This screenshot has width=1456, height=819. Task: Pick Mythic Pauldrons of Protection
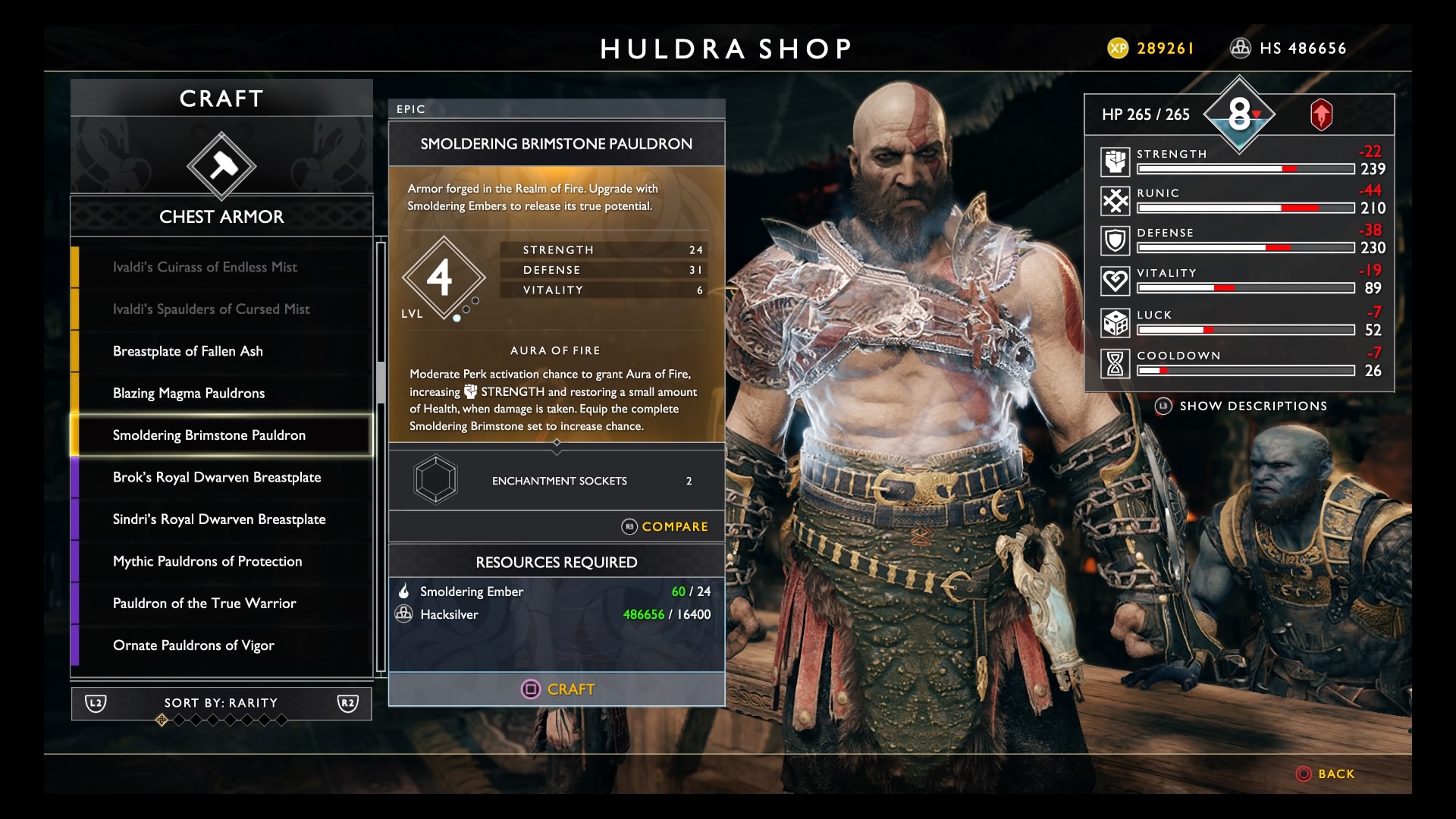coord(207,561)
